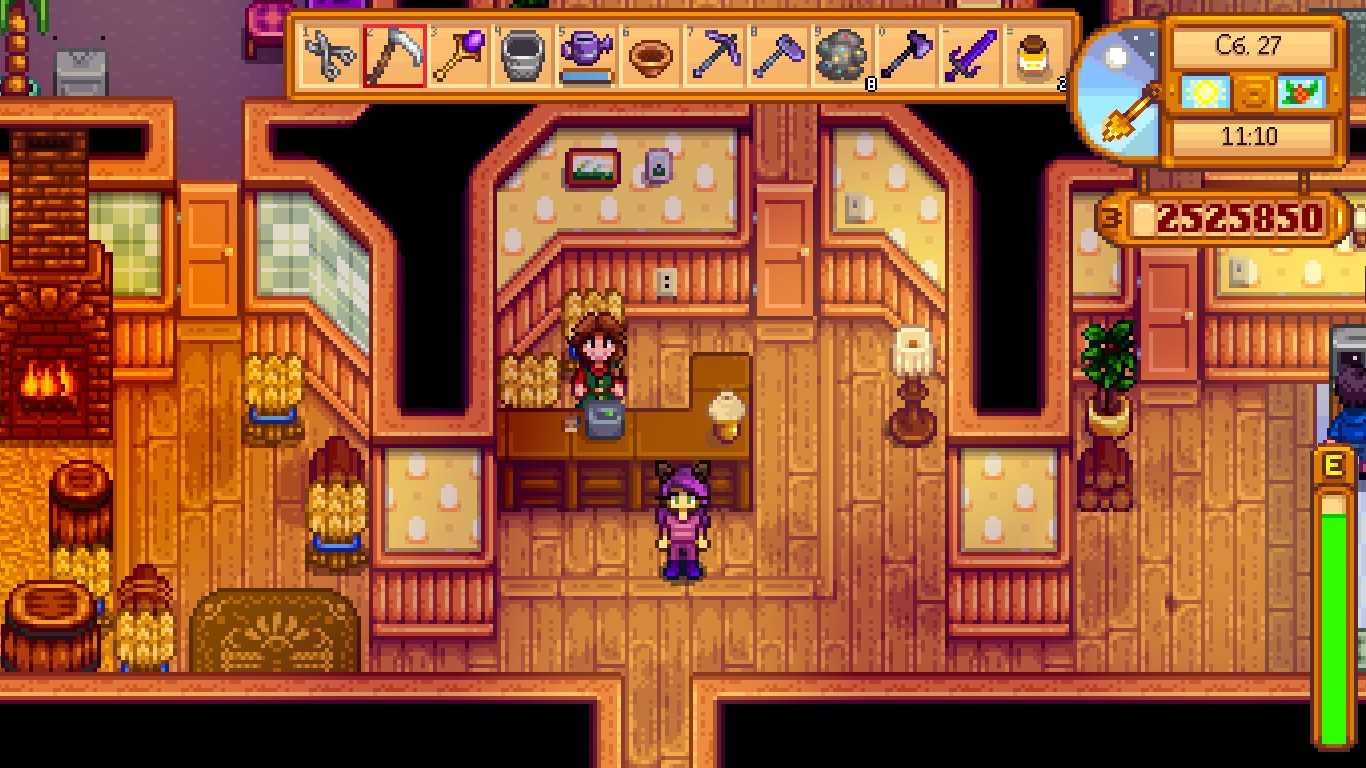Pick the milk pail from the hotbar
This screenshot has height=768, width=1366.
522,56
